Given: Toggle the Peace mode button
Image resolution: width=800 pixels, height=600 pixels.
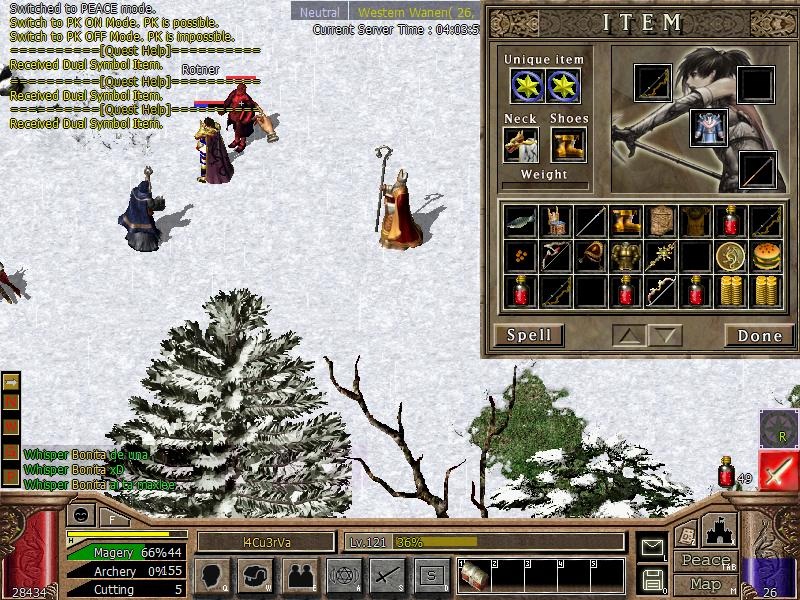Looking at the screenshot, I should click(x=704, y=561).
